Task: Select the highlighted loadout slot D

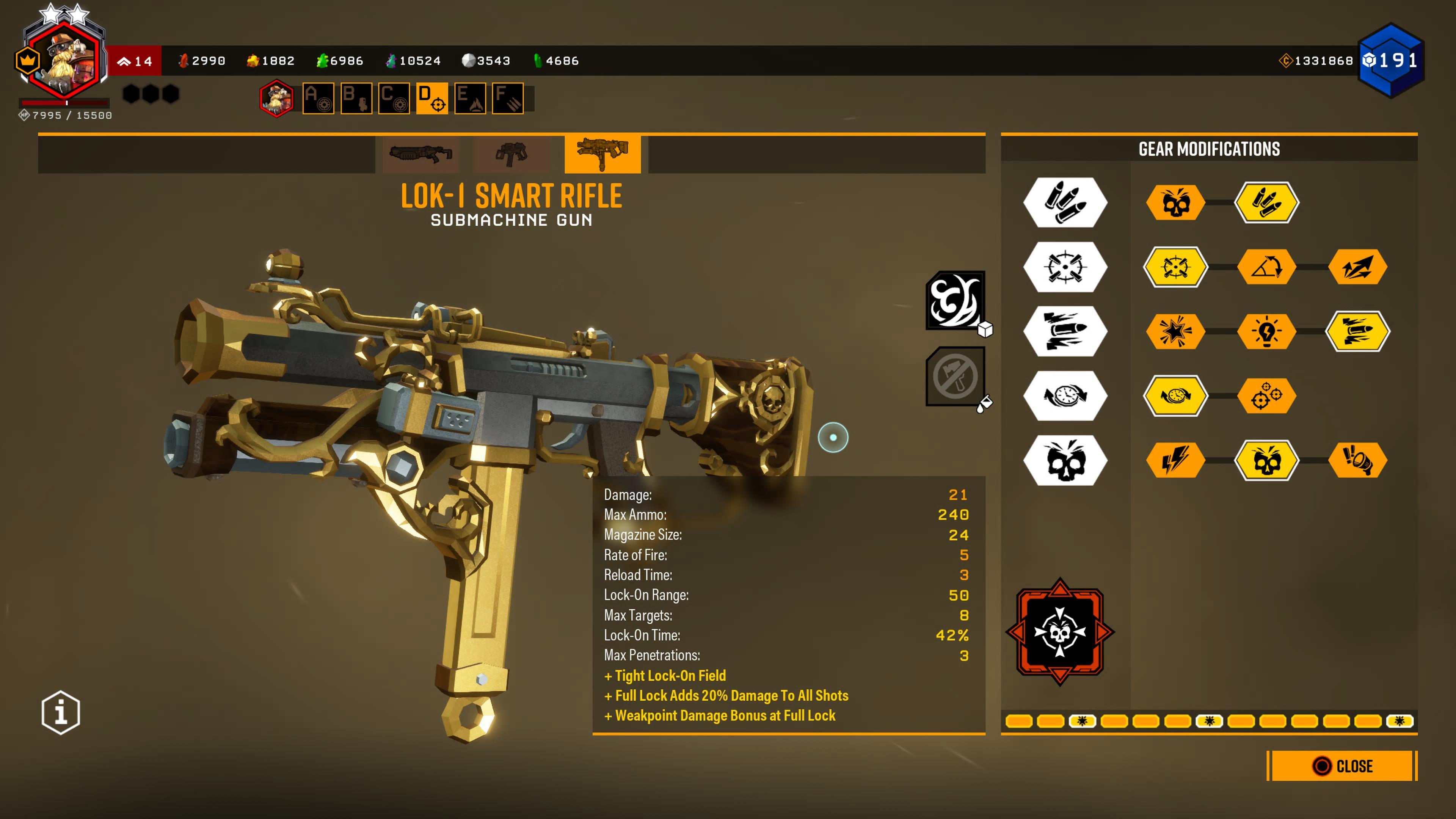Action: pos(432,98)
